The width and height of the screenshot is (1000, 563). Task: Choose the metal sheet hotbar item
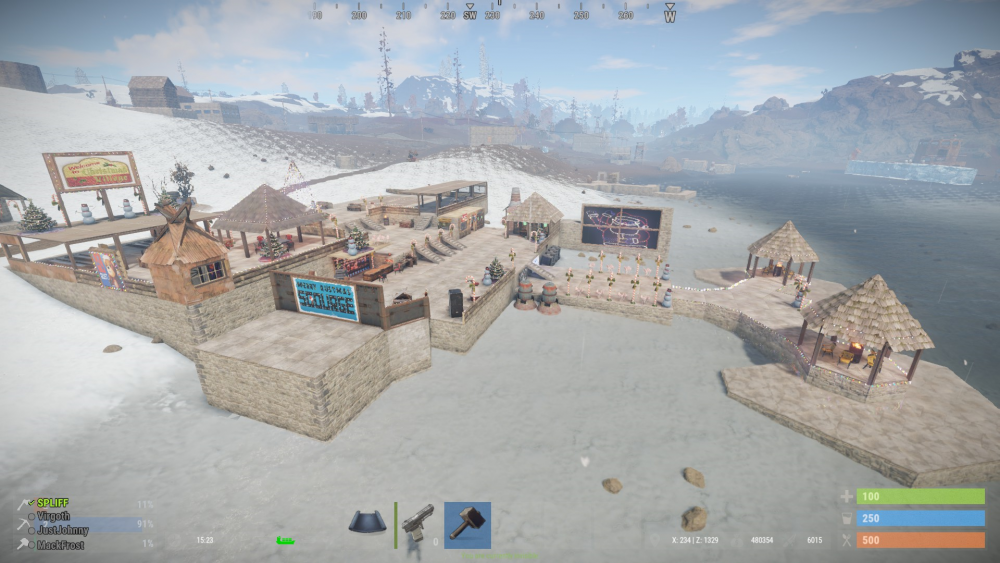pyautogui.click(x=367, y=522)
